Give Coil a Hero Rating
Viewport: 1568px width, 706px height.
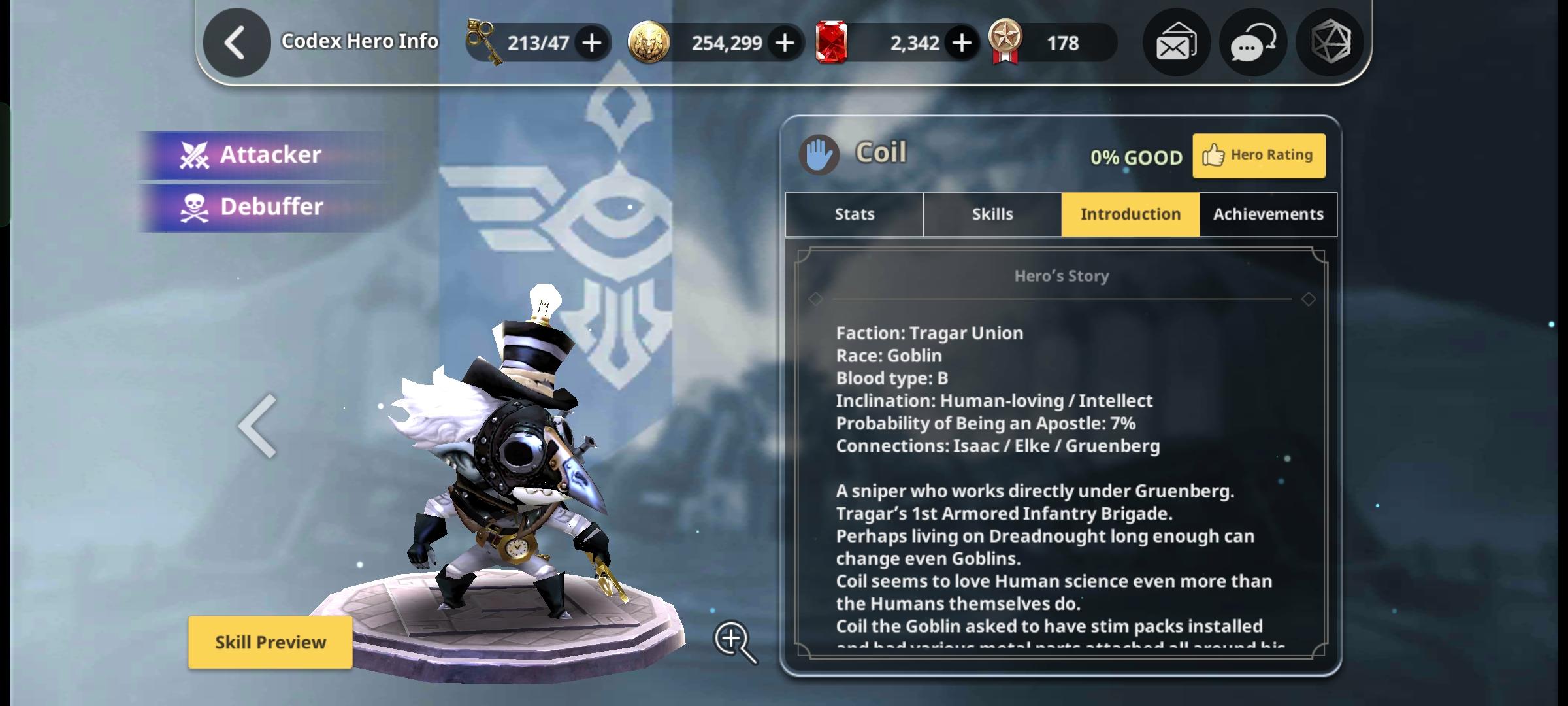[x=1258, y=155]
